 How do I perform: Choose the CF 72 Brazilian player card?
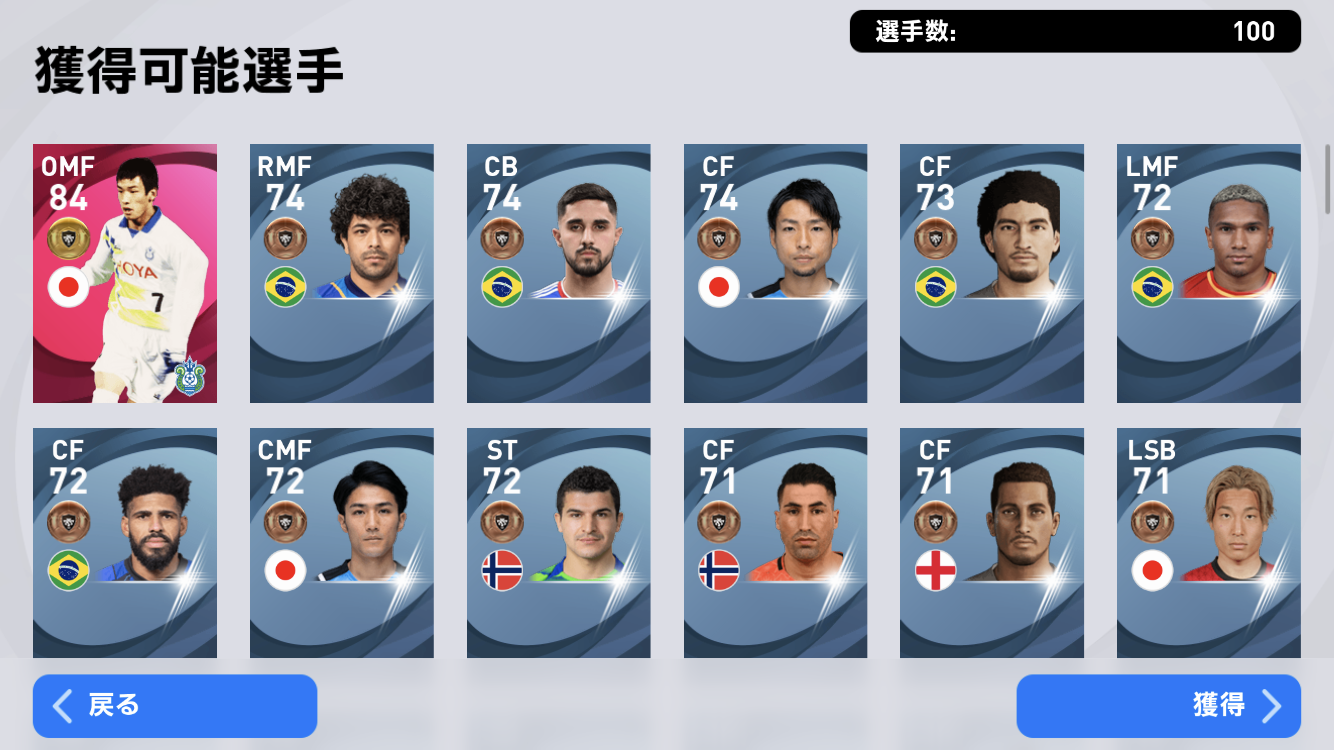[x=125, y=543]
